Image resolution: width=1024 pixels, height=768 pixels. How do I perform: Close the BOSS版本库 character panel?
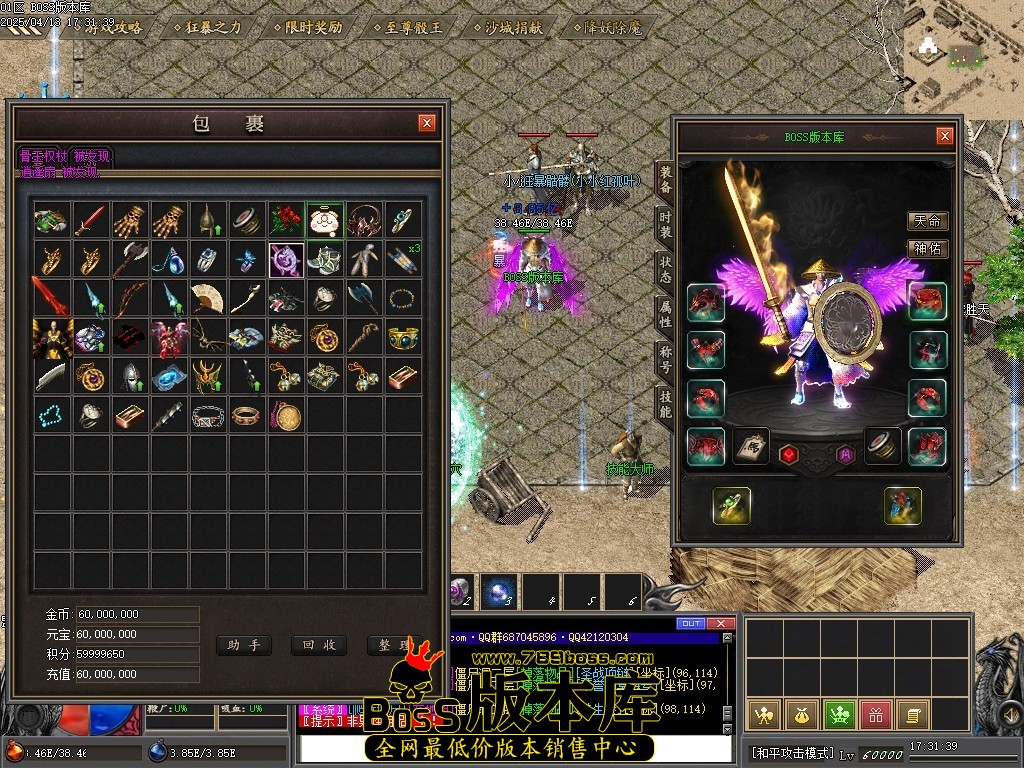[944, 136]
